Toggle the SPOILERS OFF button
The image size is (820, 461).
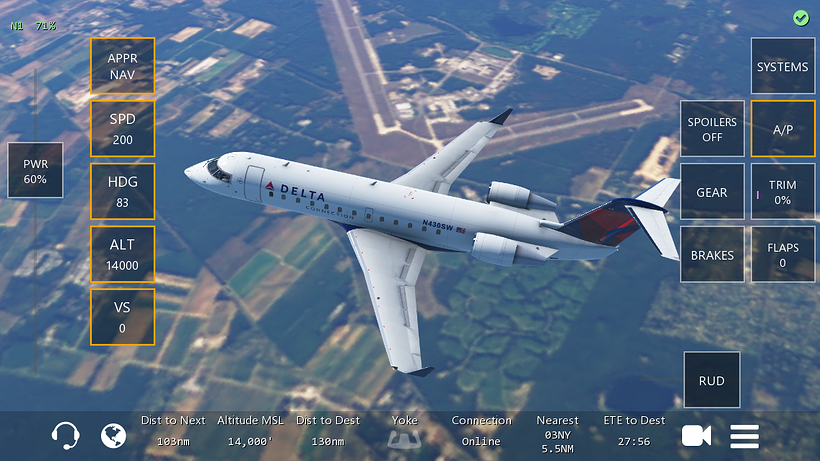[x=712, y=129]
